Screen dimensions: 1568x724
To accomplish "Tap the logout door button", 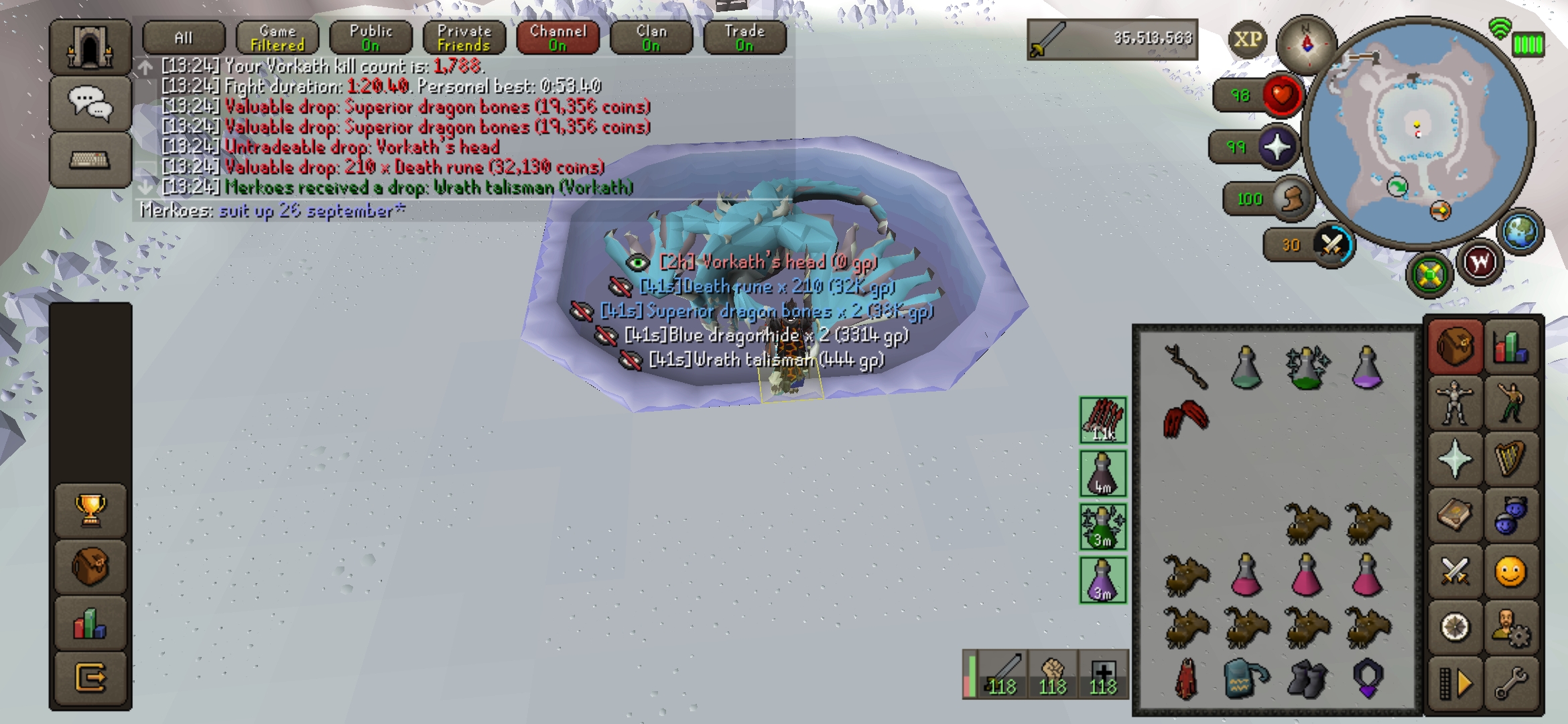I will click(x=91, y=677).
